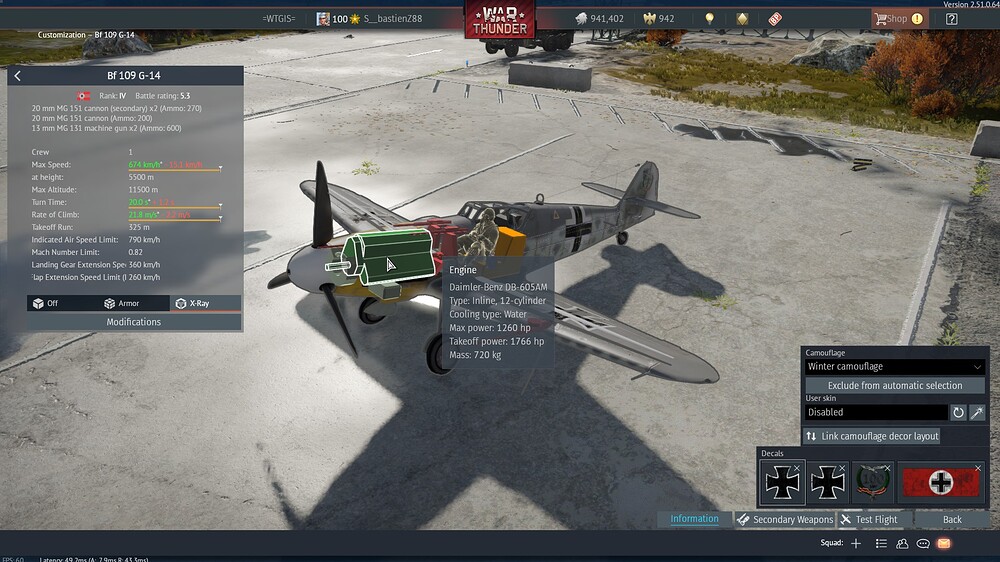Toggle the Information button
The width and height of the screenshot is (1000, 562).
694,519
